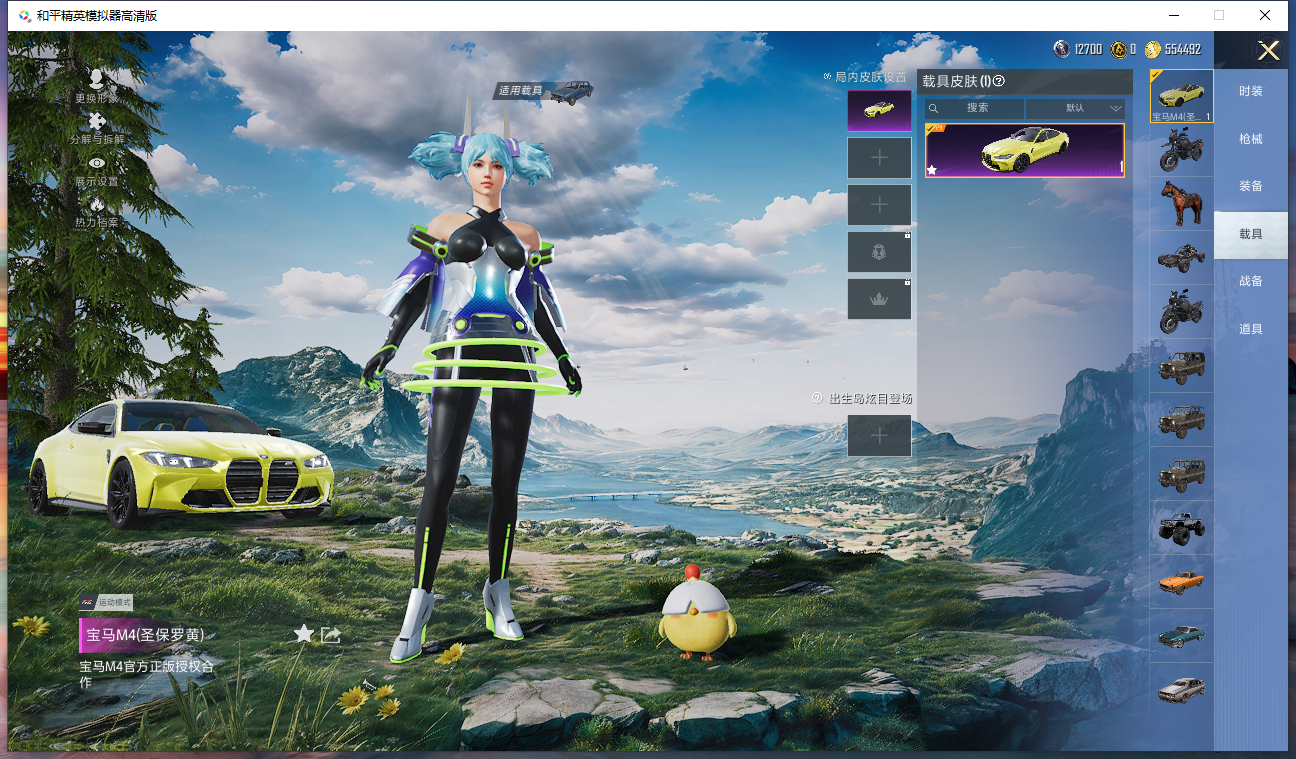Viewport: 1296px width, 759px height.
Task: Choose the 战备 tab
Action: [1250, 281]
